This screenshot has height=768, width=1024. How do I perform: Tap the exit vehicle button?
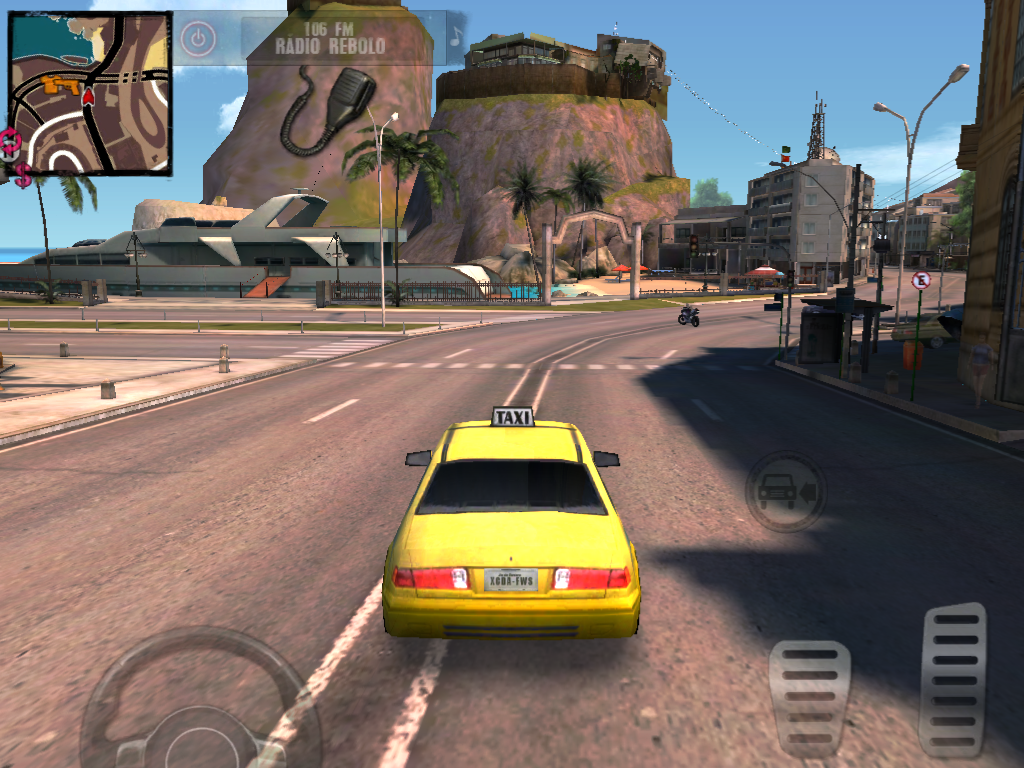786,491
